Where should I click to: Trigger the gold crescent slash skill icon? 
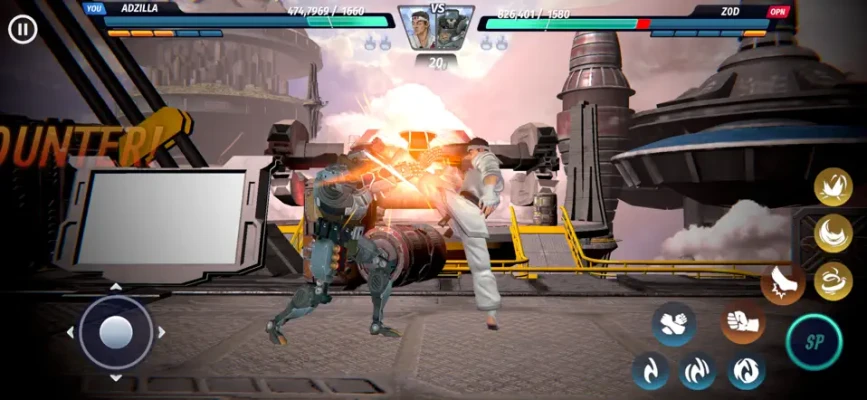tap(832, 233)
